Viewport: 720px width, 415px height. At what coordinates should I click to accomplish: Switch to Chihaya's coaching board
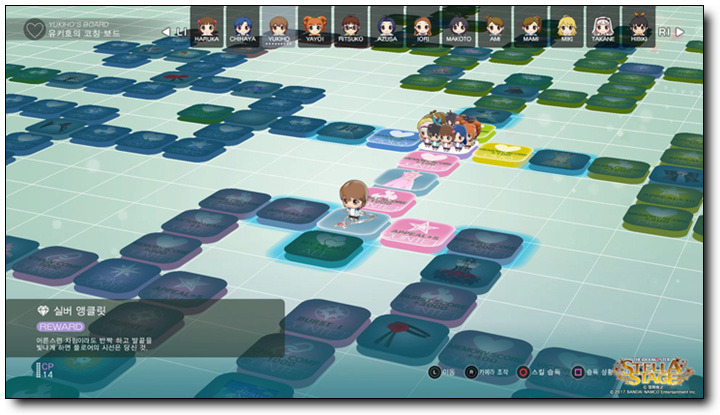click(242, 25)
